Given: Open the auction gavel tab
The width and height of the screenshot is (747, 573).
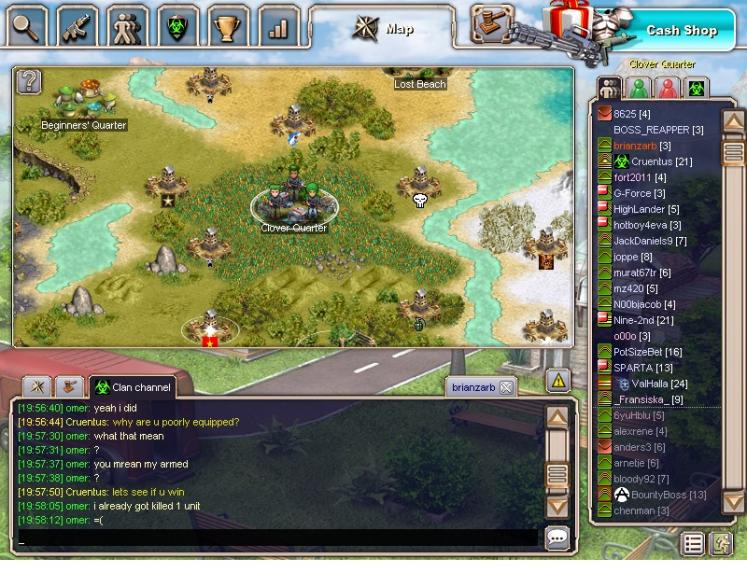Looking at the screenshot, I should click(x=490, y=24).
